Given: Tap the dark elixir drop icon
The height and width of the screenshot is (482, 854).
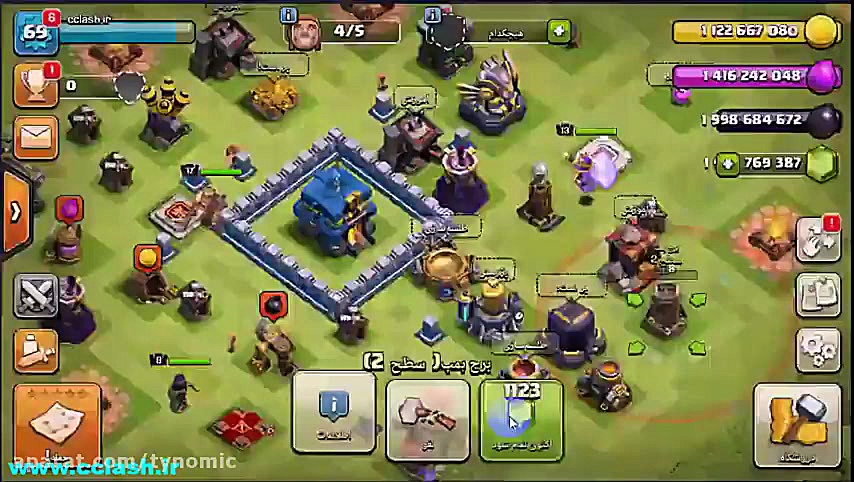Looking at the screenshot, I should click(823, 121).
